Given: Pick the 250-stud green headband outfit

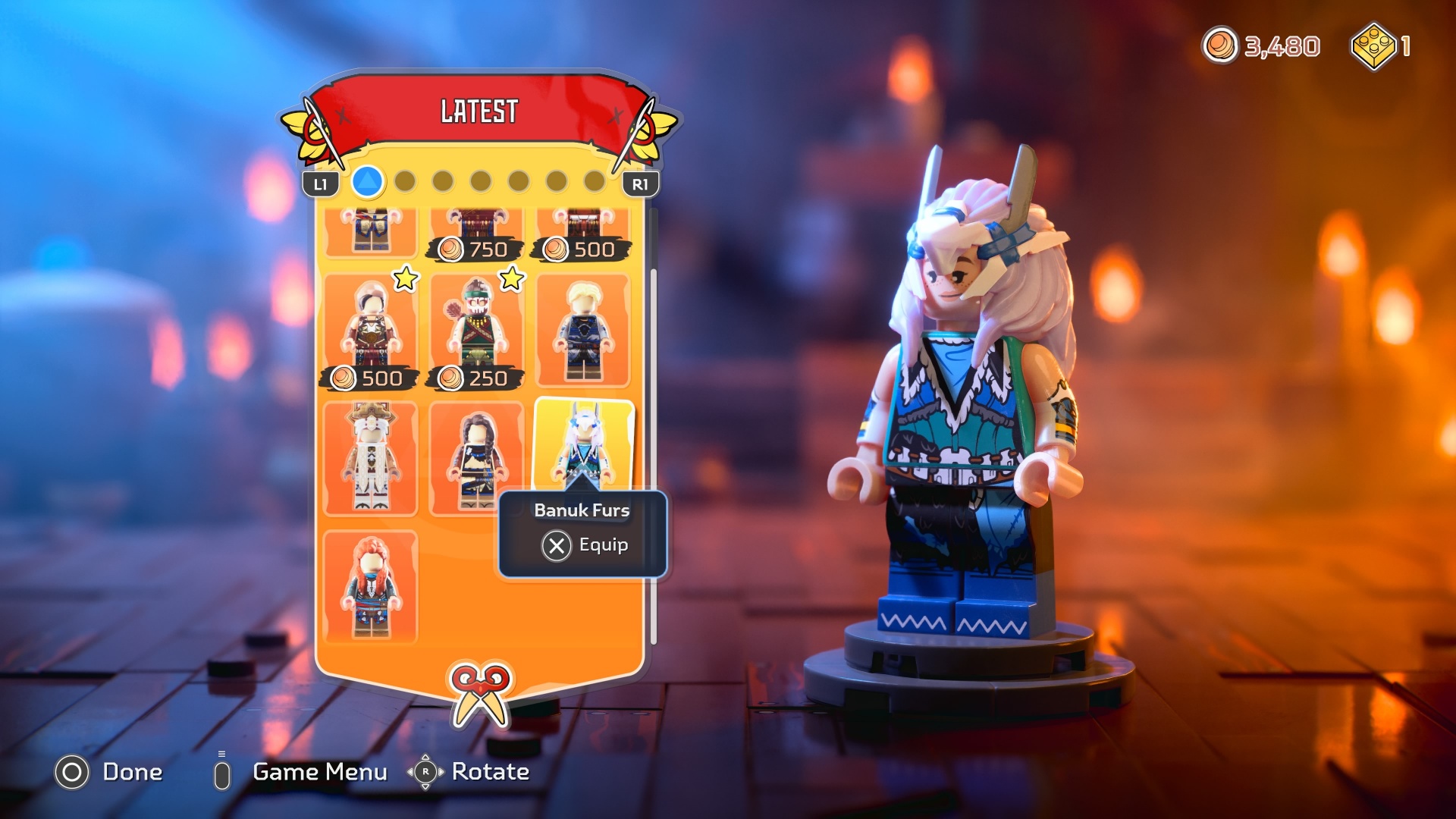Looking at the screenshot, I should [477, 331].
